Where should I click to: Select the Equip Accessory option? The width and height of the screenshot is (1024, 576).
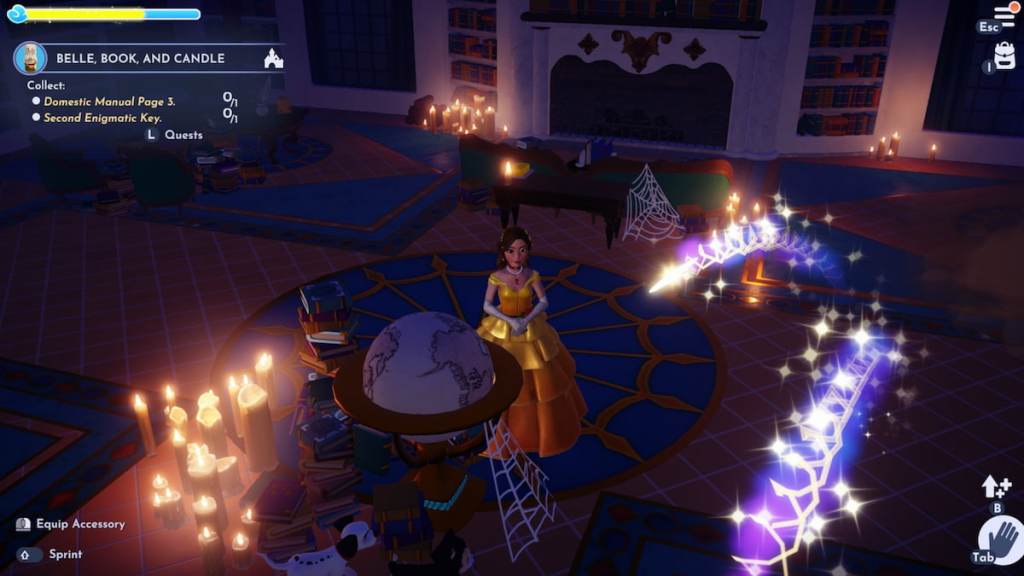80,524
